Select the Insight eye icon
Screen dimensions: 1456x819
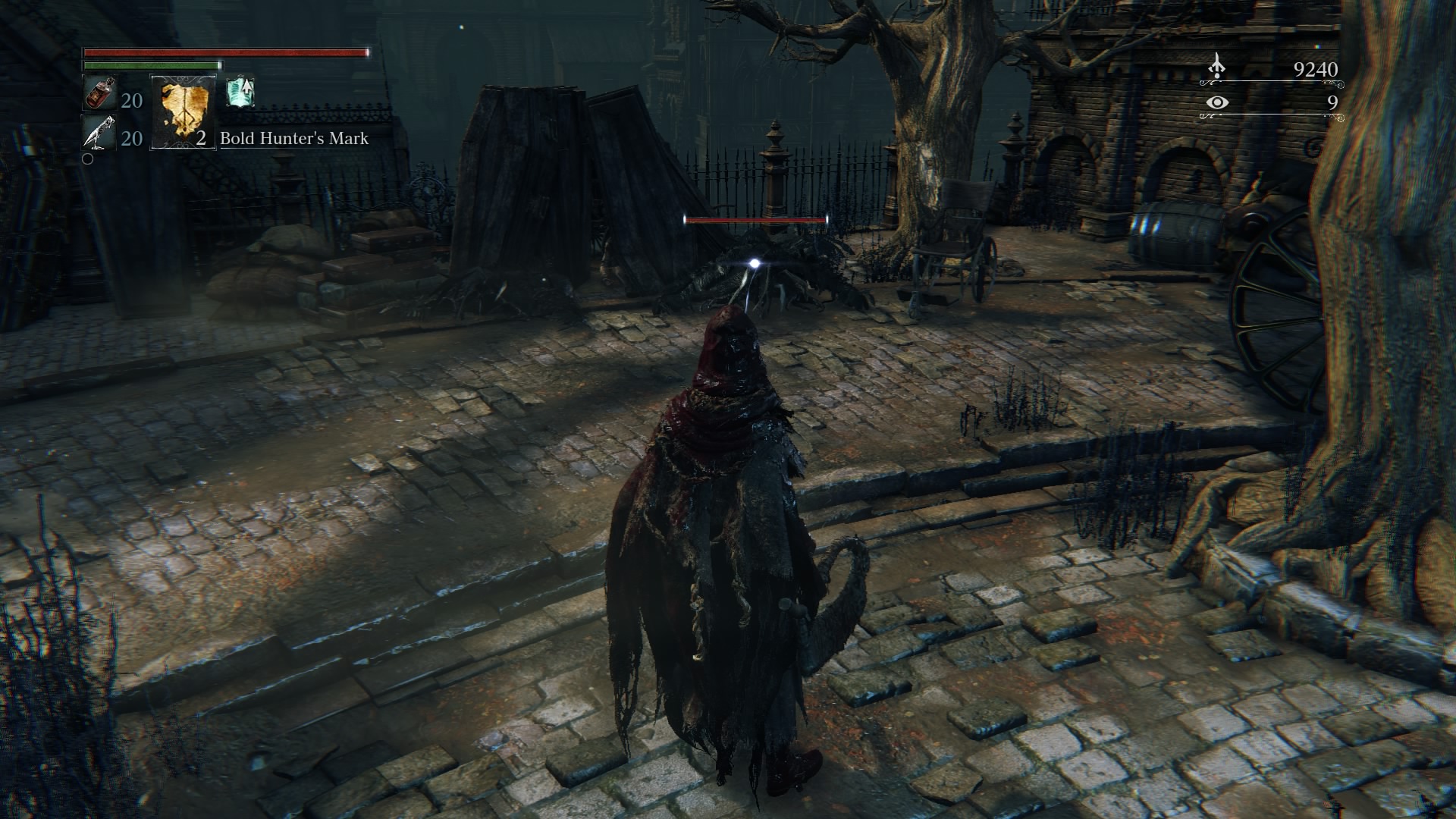point(1216,102)
